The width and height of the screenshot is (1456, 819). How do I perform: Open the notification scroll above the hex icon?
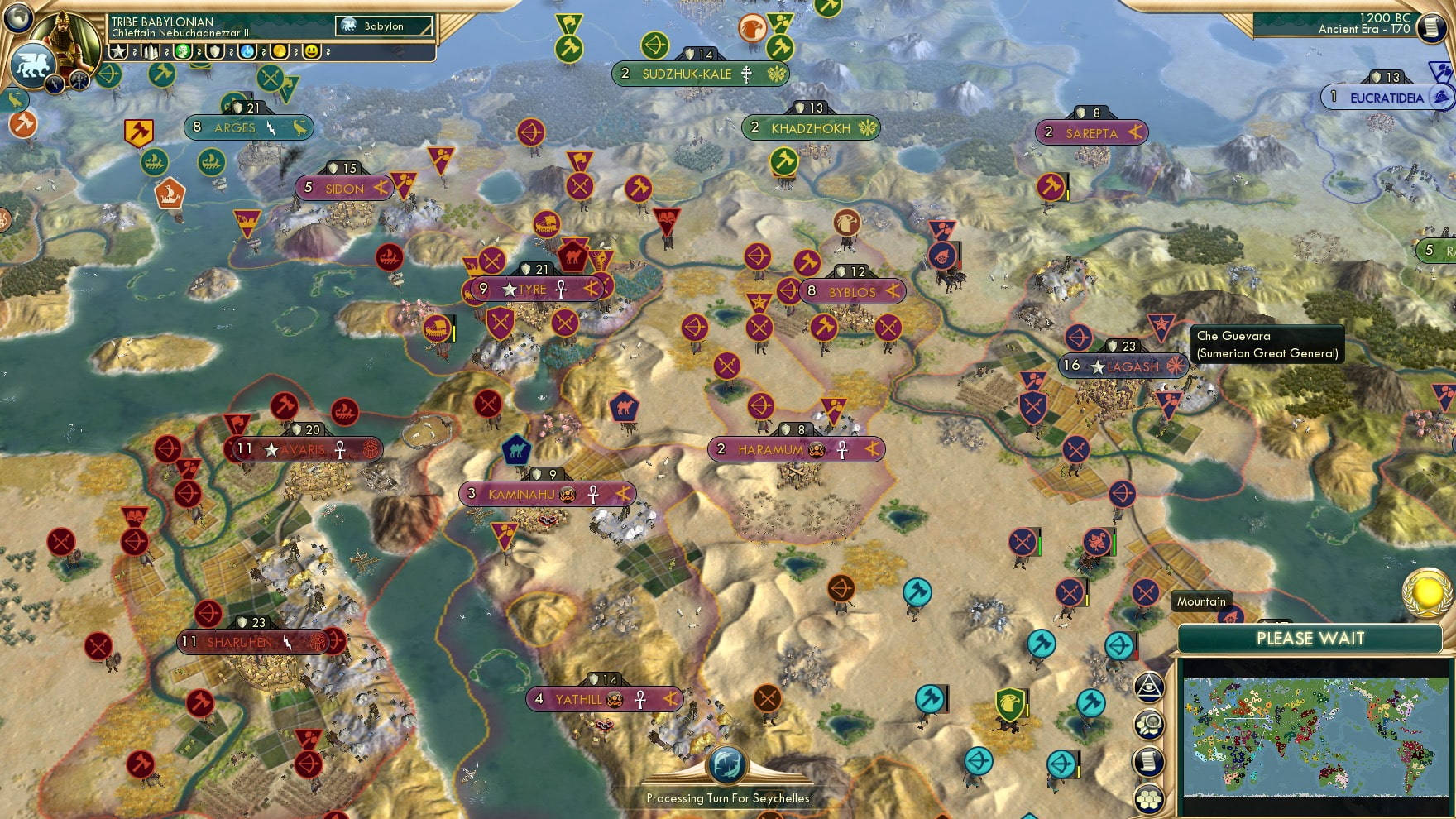[1149, 760]
